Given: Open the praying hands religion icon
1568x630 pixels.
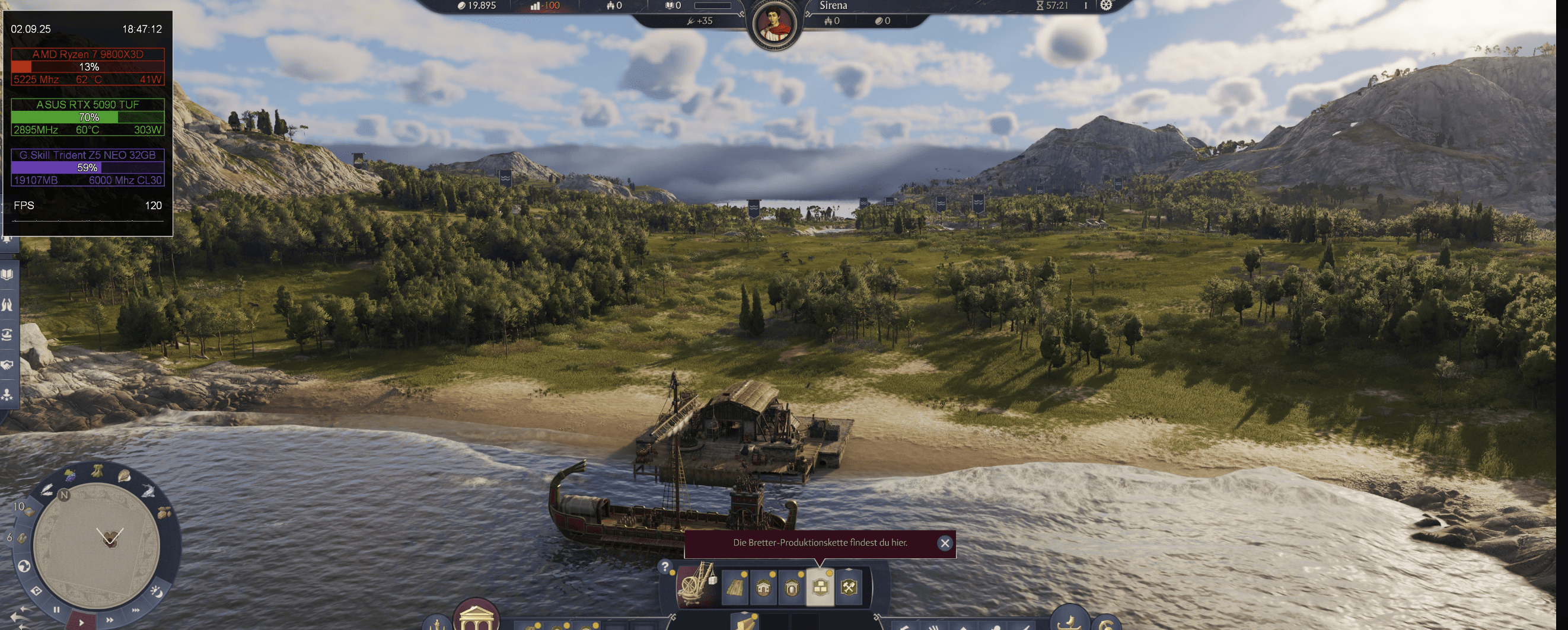Looking at the screenshot, I should point(7,304).
